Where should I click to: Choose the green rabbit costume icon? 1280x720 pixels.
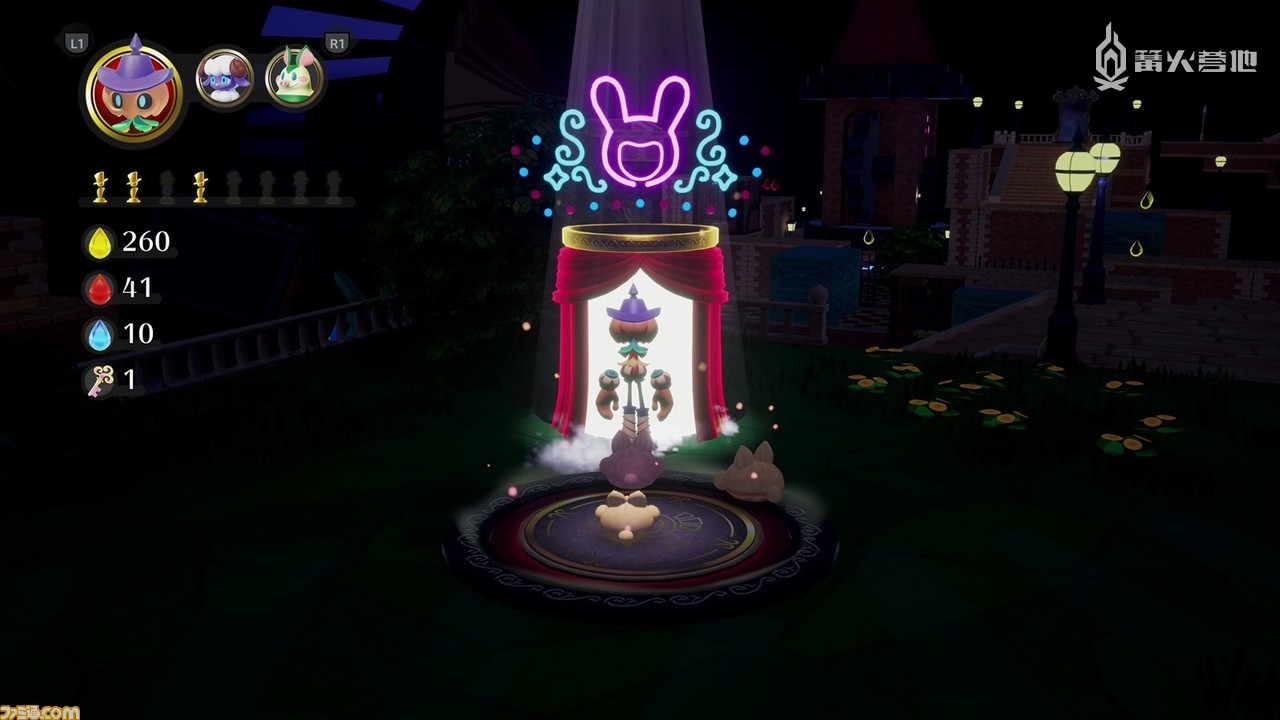coord(293,78)
